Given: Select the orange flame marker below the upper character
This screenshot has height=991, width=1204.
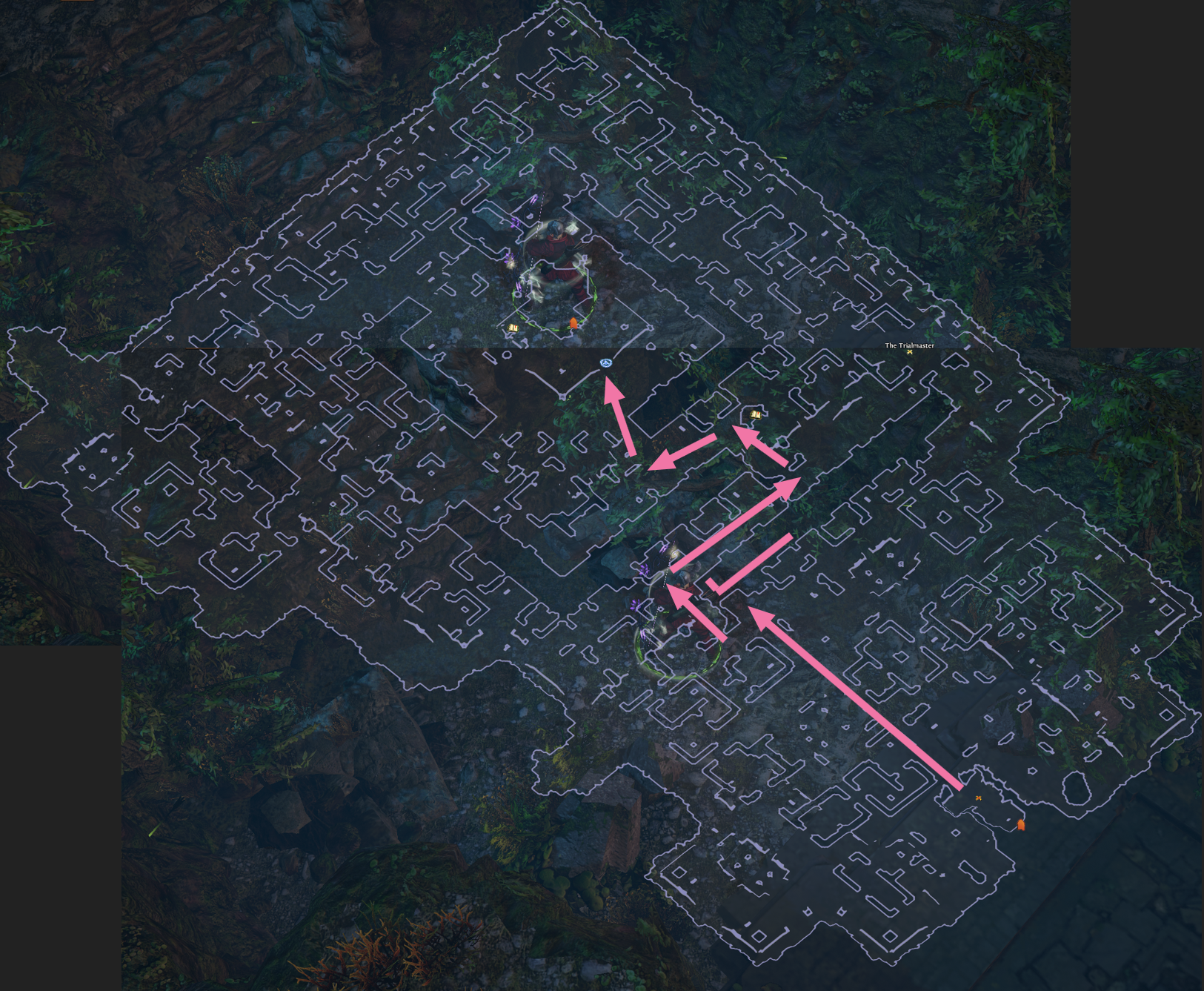Looking at the screenshot, I should tap(573, 322).
